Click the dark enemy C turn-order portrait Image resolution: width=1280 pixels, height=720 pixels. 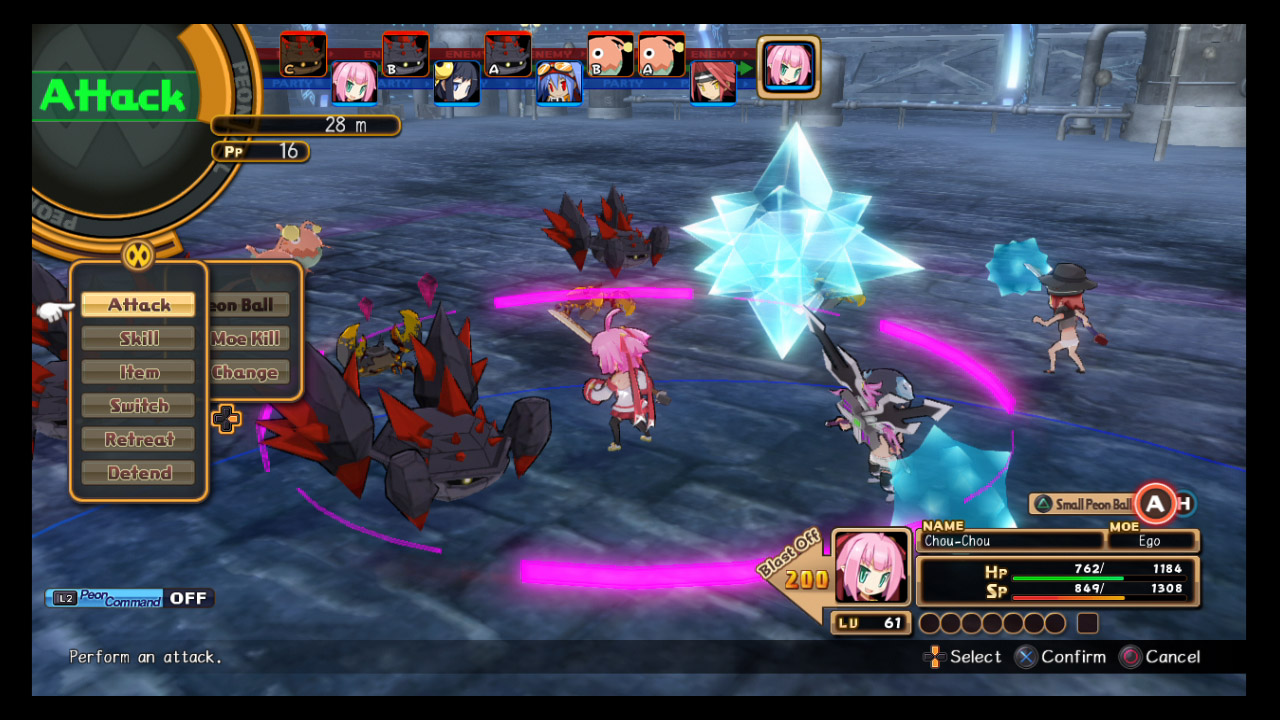click(303, 54)
